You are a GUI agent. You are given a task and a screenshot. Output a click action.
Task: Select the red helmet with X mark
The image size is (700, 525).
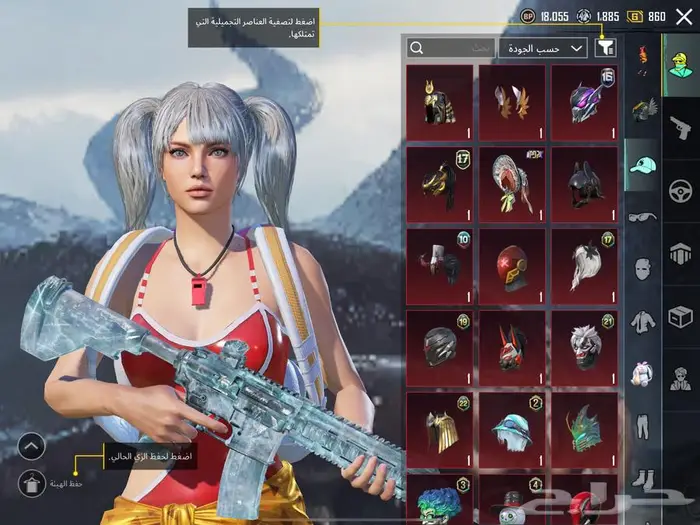pos(512,266)
